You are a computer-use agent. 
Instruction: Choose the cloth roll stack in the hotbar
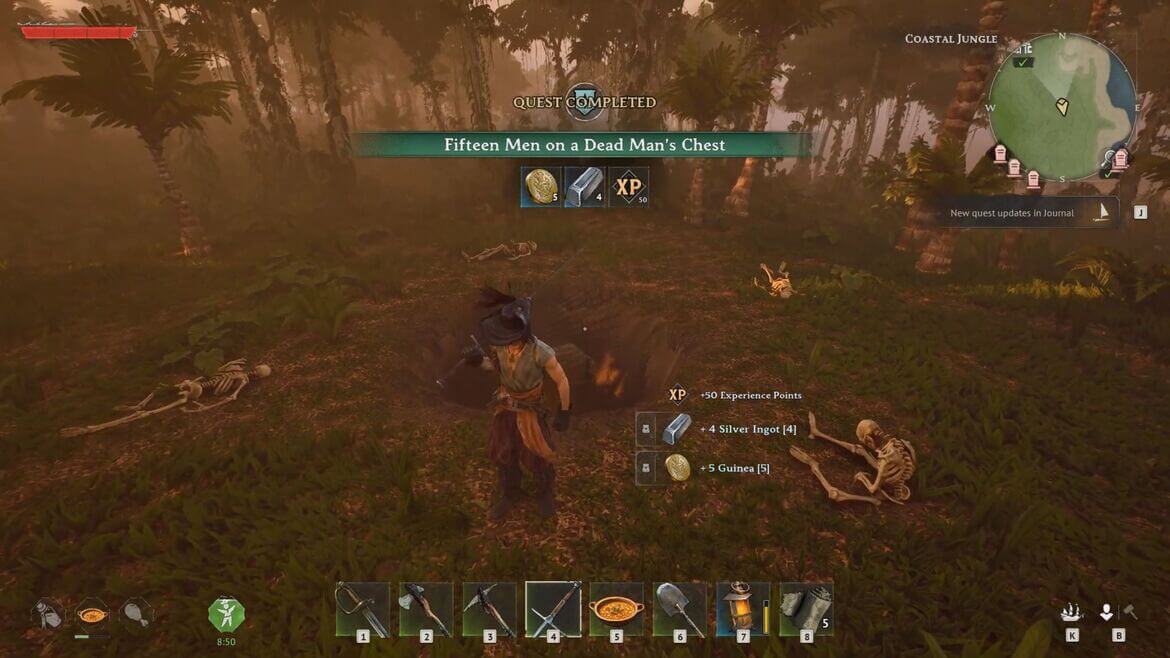click(x=806, y=608)
